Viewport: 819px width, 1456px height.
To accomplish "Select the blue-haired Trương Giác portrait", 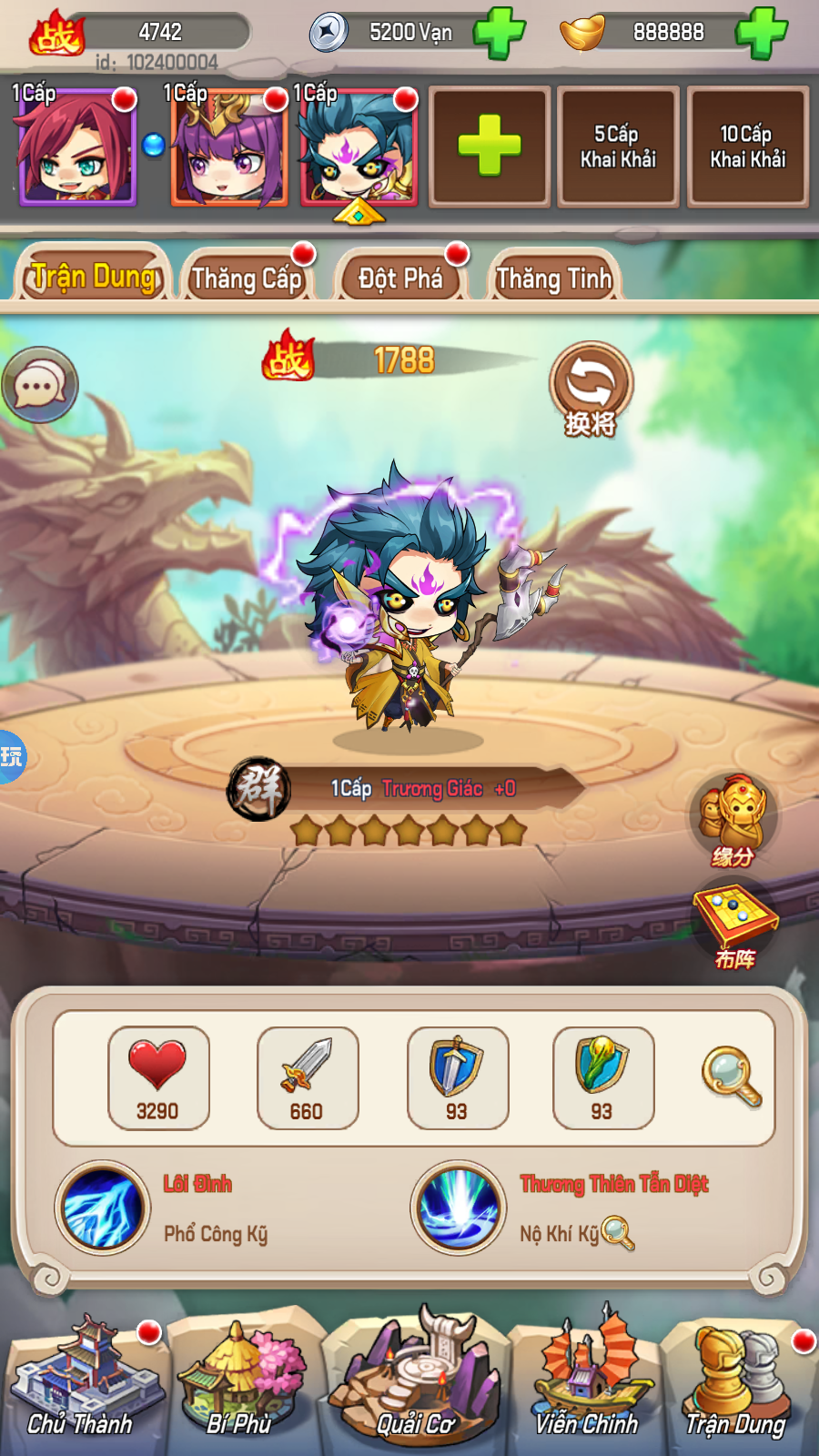I will [358, 148].
